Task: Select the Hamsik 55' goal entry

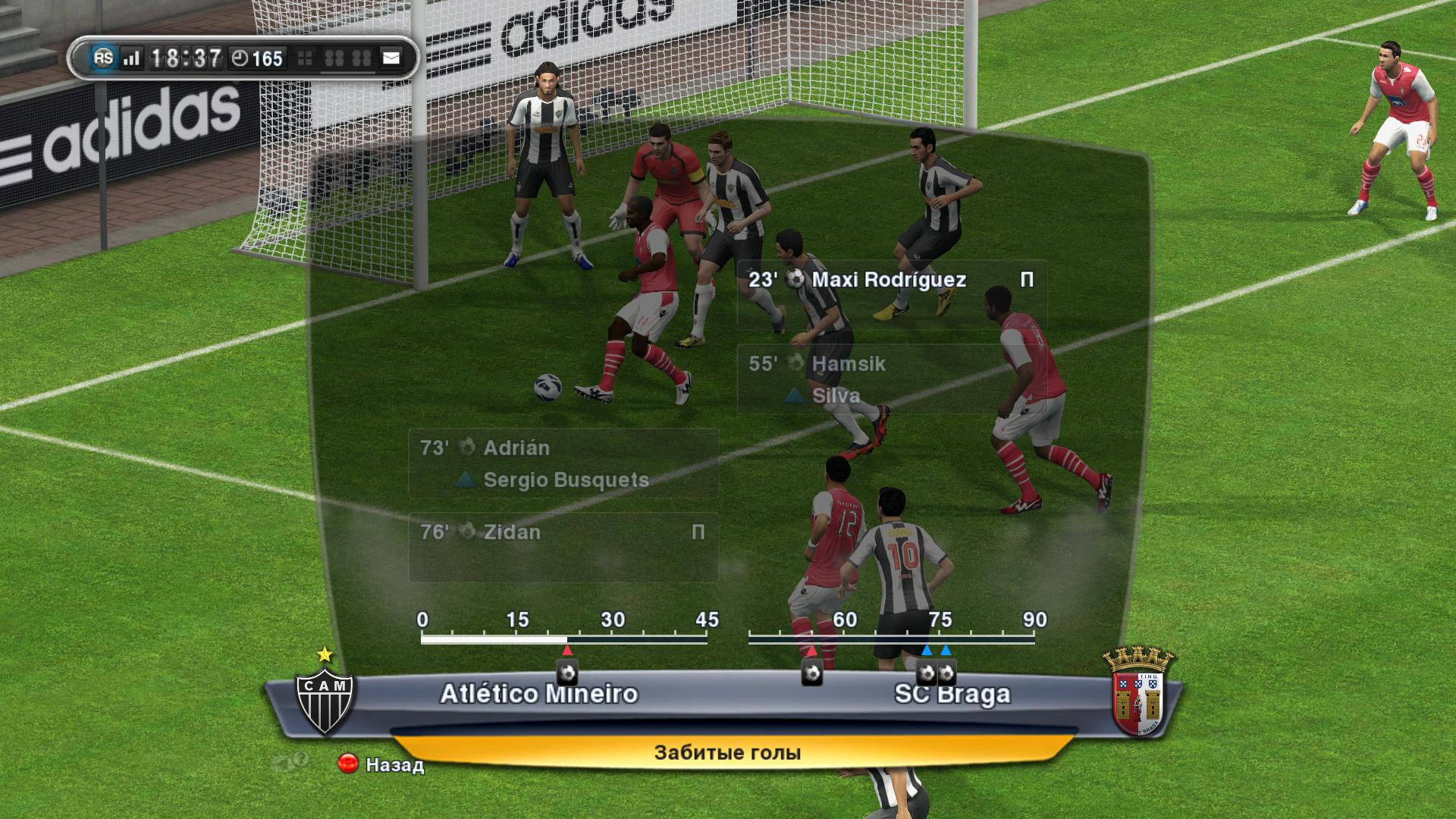Action: pos(891,378)
